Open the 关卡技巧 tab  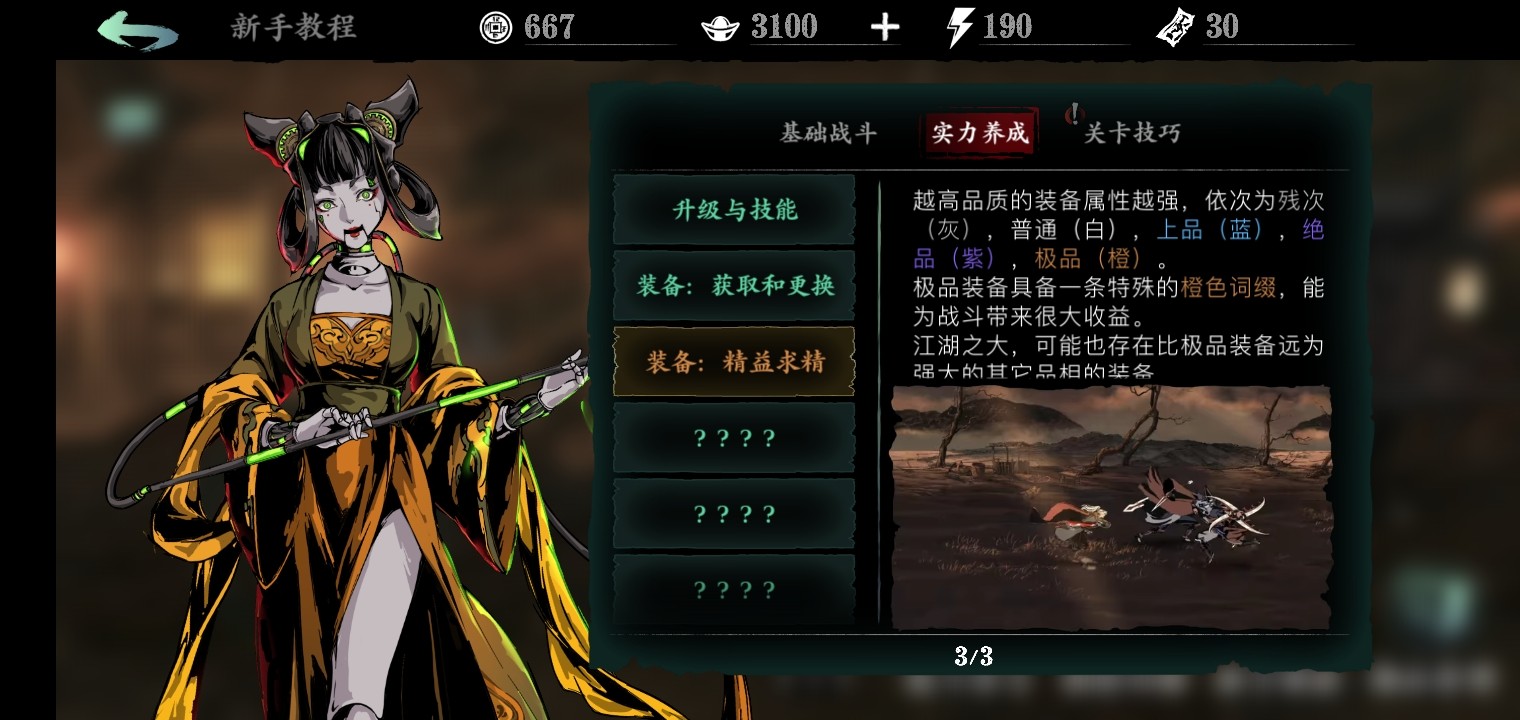[1132, 133]
